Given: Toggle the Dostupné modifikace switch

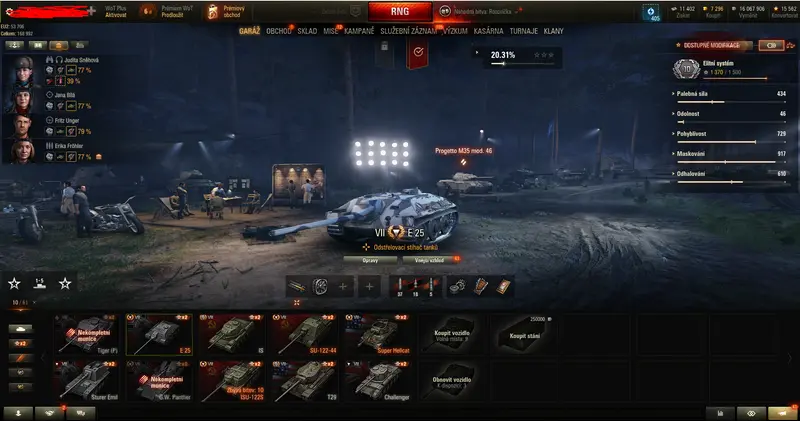Looking at the screenshot, I should 771,45.
